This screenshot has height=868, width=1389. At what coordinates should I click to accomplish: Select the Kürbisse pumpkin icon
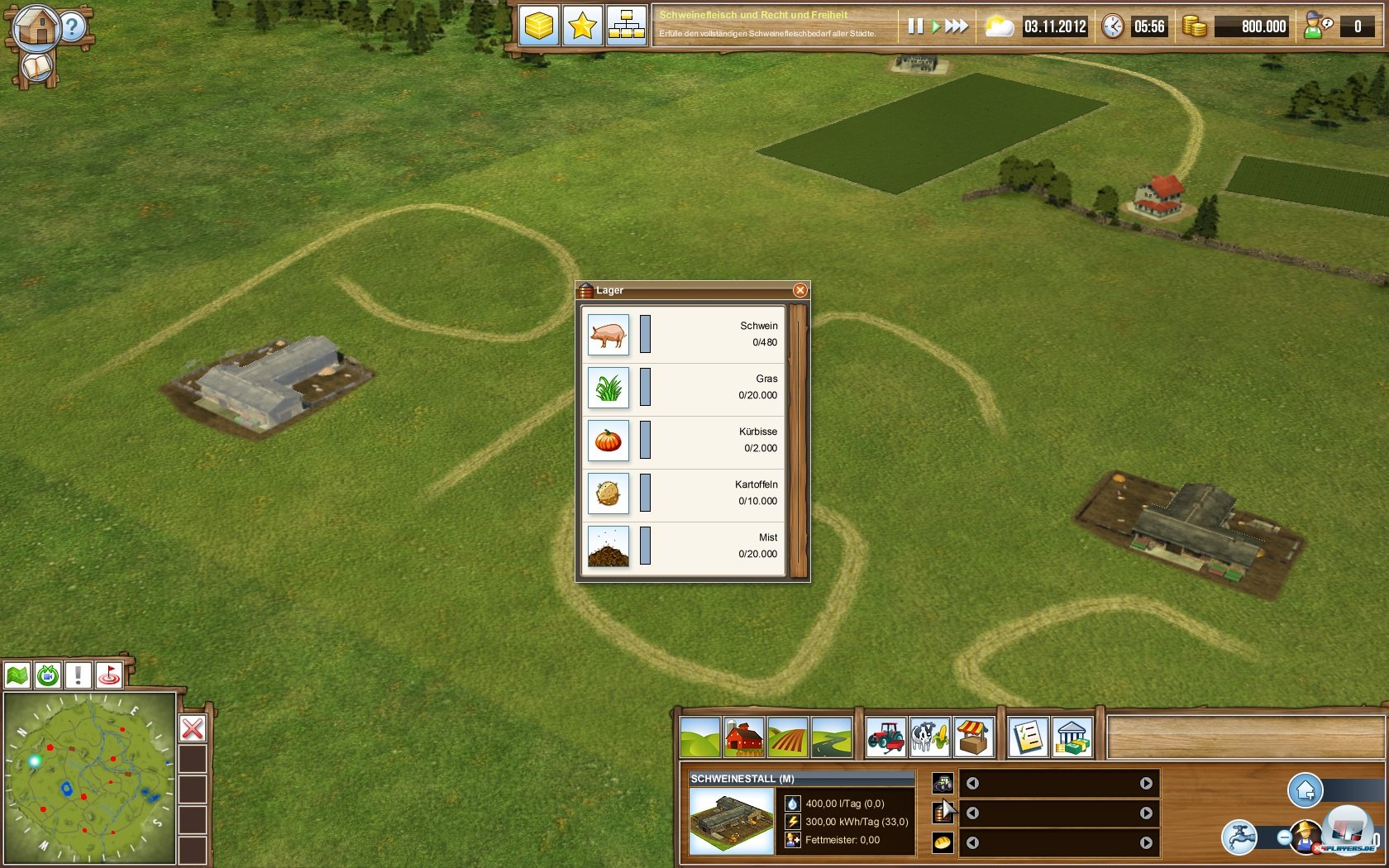pyautogui.click(x=609, y=440)
